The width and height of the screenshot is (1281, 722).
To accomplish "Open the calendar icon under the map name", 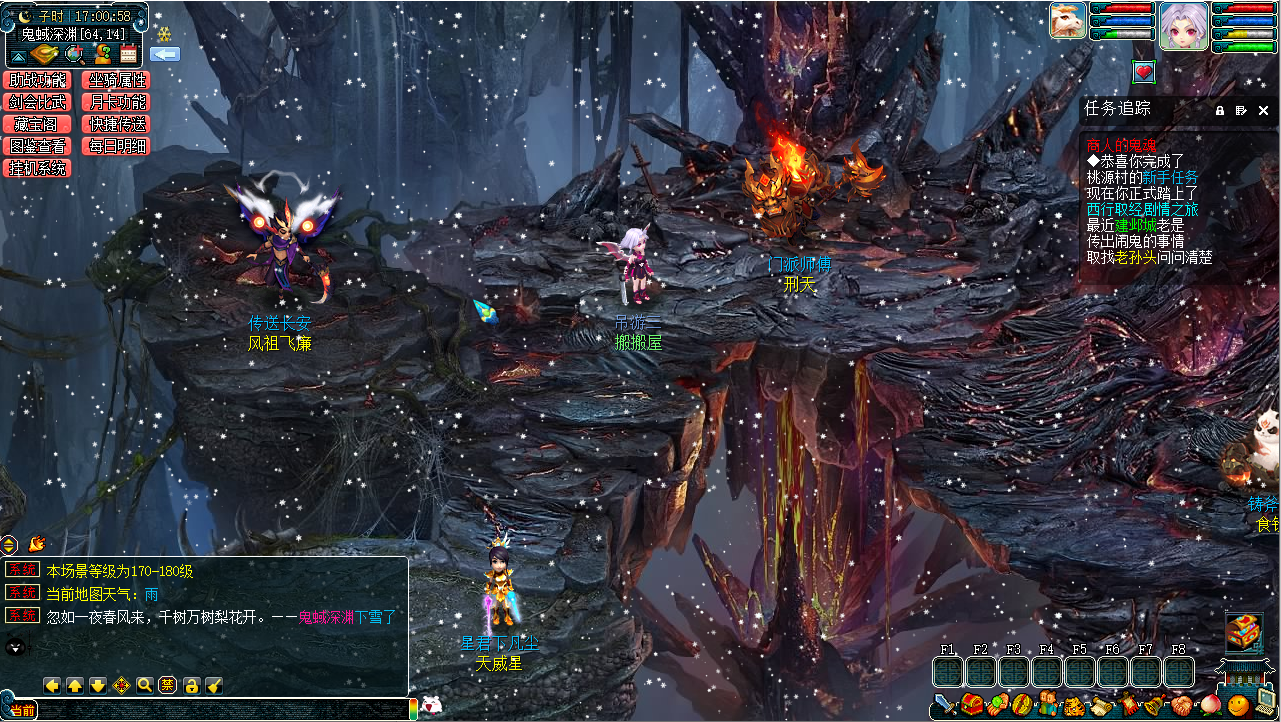I will point(128,54).
